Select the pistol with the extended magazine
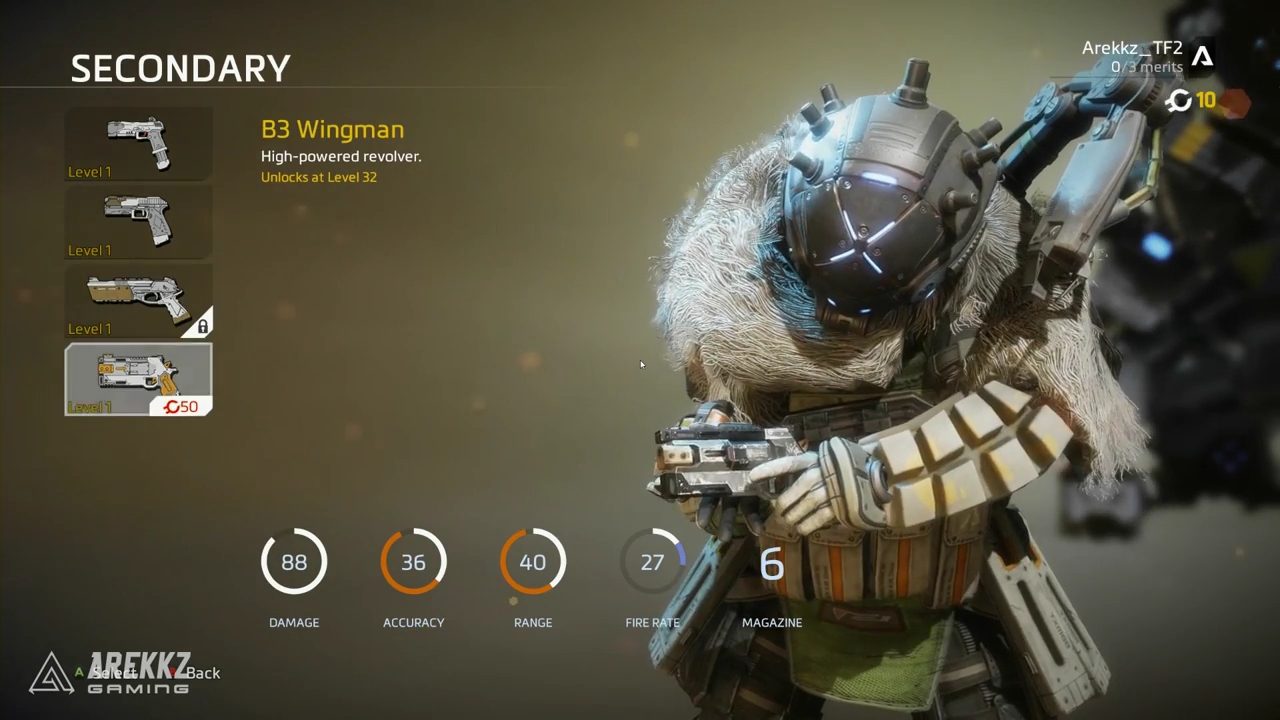1280x720 pixels. click(139, 143)
